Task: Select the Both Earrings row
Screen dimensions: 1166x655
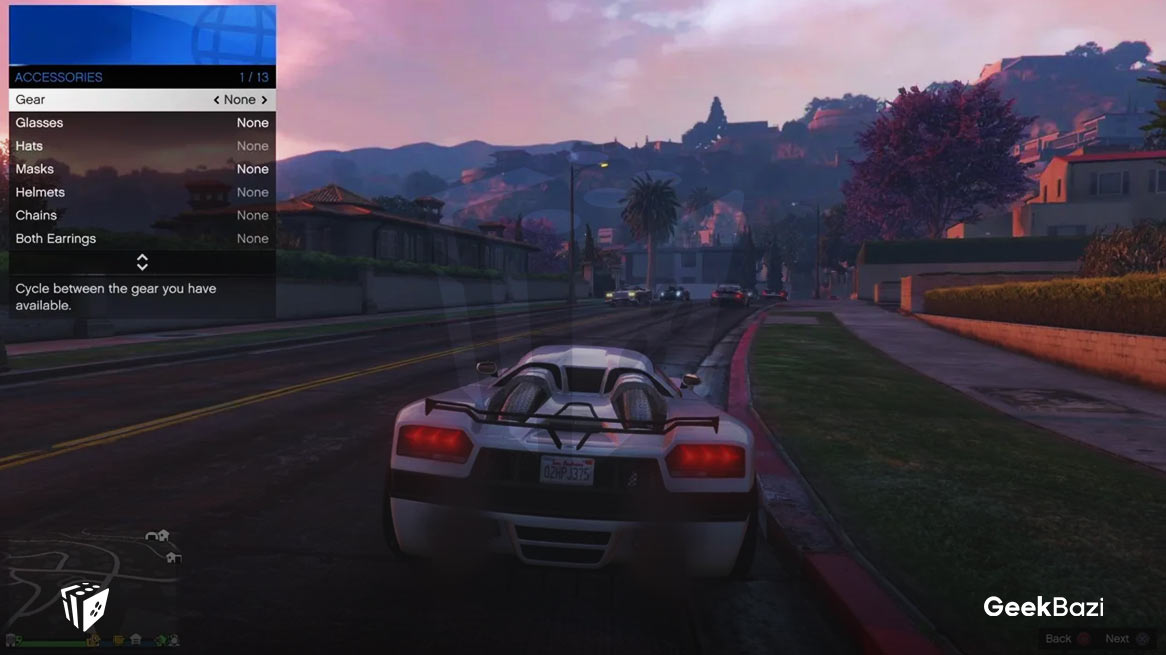Action: coord(141,238)
